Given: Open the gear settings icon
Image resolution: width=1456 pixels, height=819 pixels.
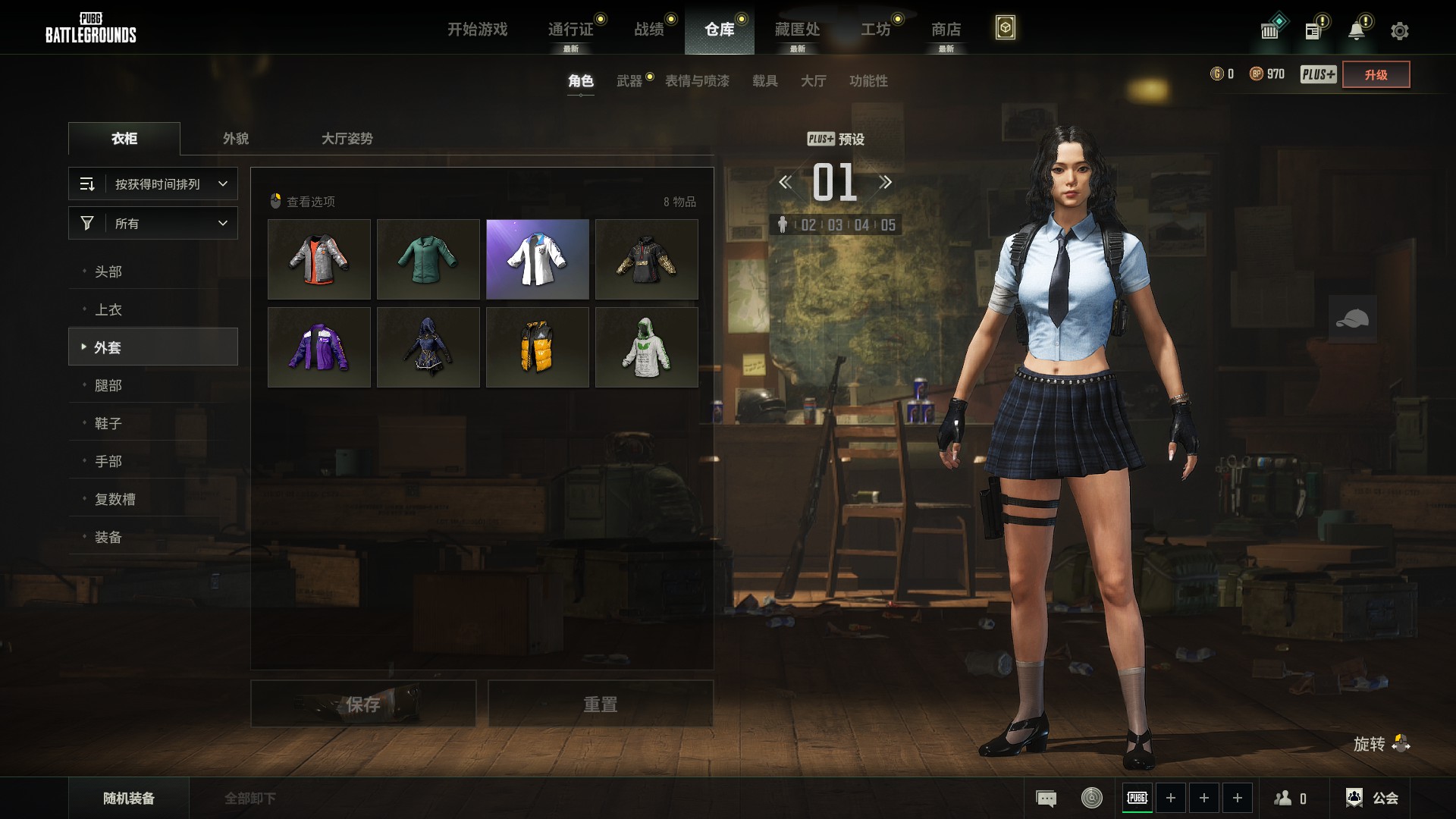Looking at the screenshot, I should 1399,31.
